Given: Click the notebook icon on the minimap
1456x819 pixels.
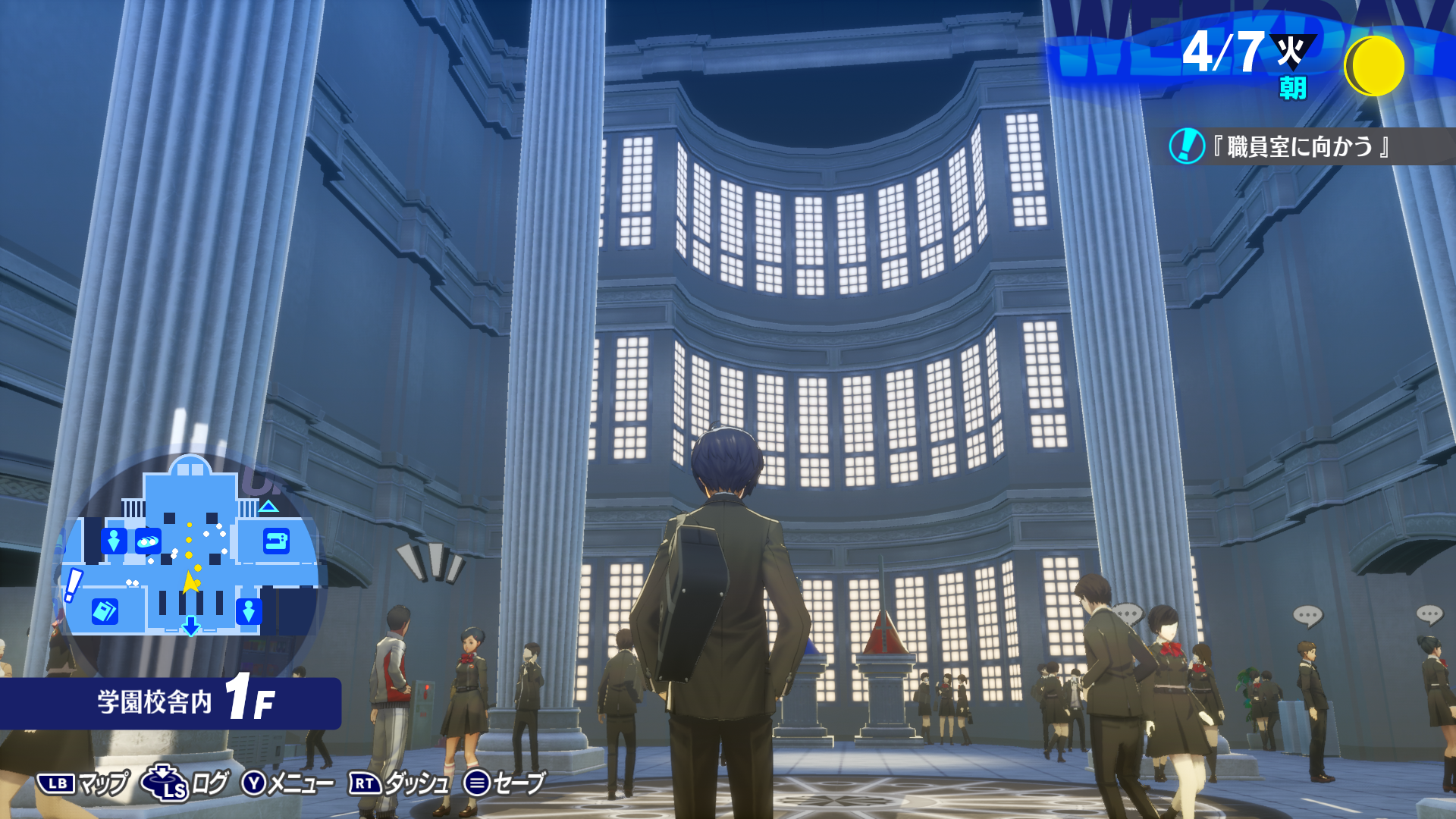Looking at the screenshot, I should [105, 610].
